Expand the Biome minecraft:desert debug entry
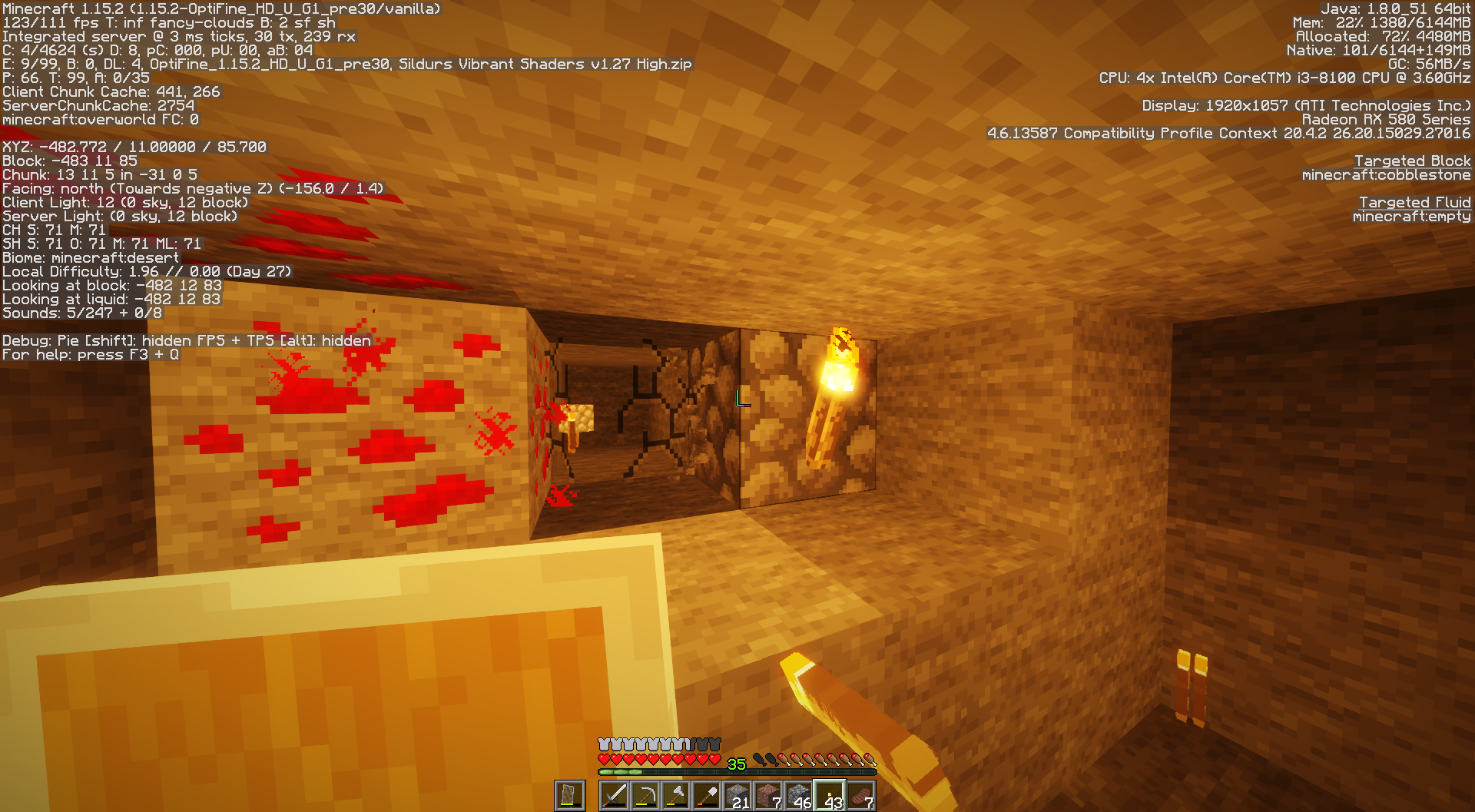The height and width of the screenshot is (812, 1475). 90,257
